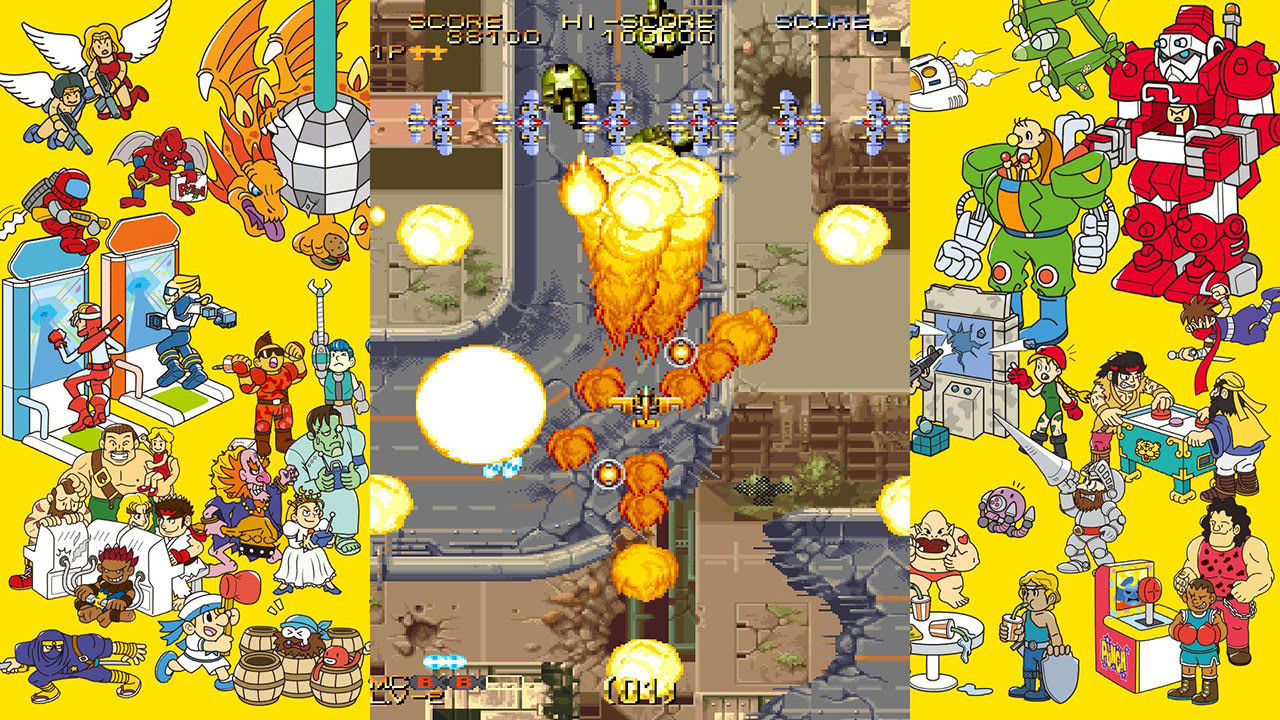Click the stage number (01) display
This screenshot has height=720, width=1280.
[x=645, y=690]
